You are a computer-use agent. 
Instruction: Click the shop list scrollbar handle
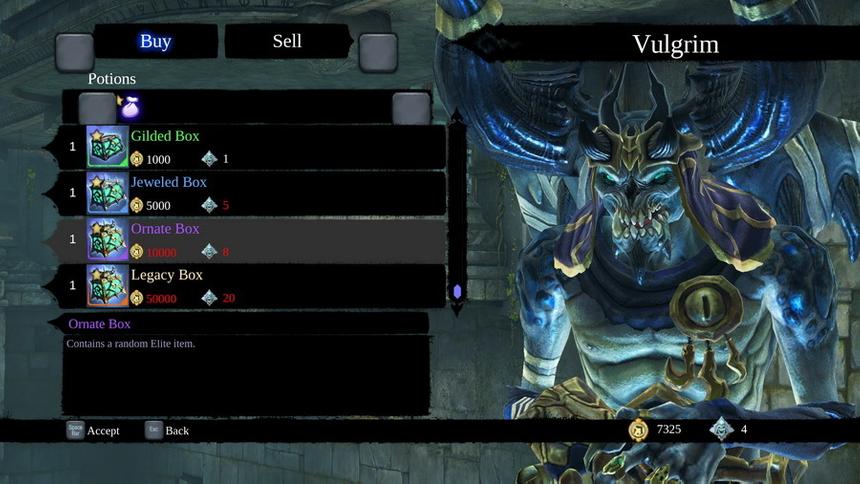(457, 292)
